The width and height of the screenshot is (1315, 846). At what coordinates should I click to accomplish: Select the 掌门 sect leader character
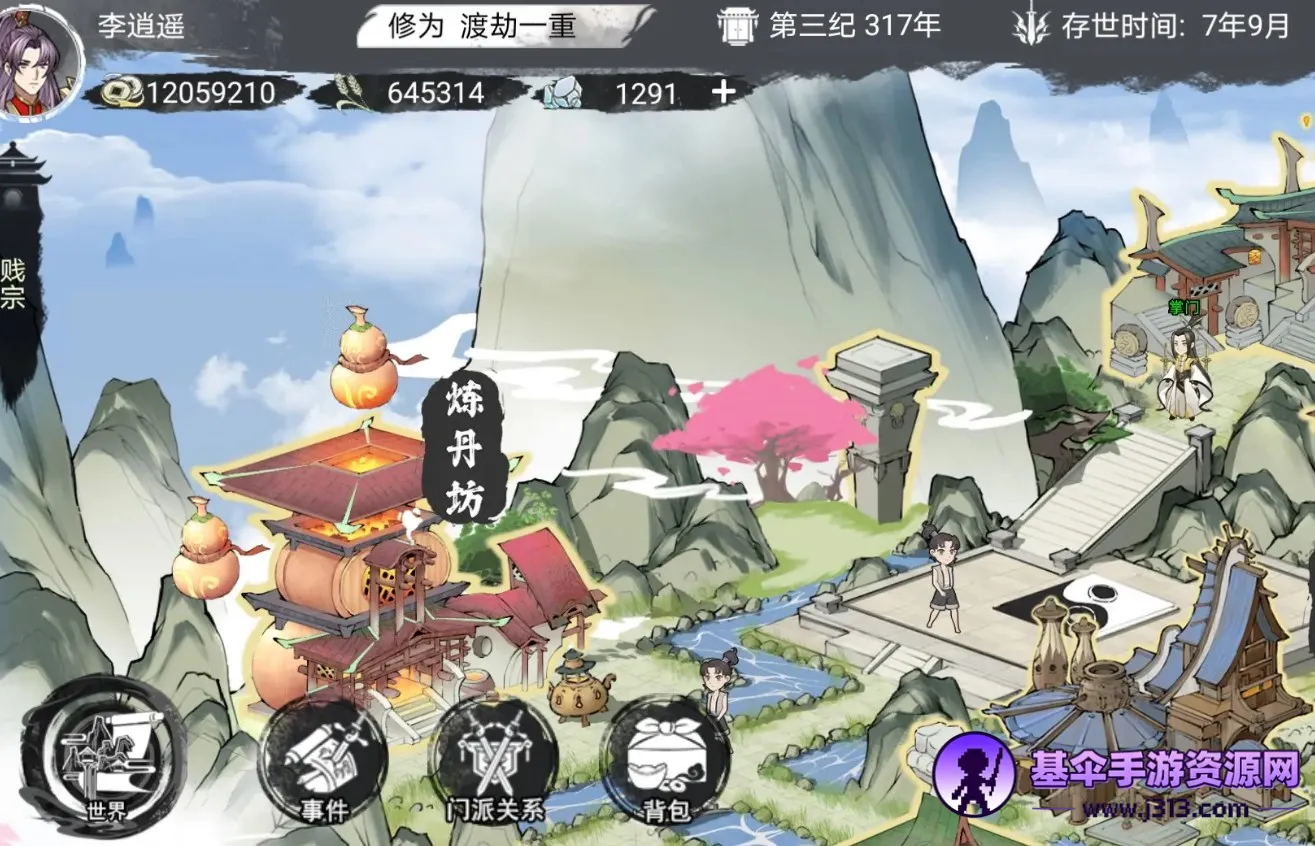click(1184, 368)
